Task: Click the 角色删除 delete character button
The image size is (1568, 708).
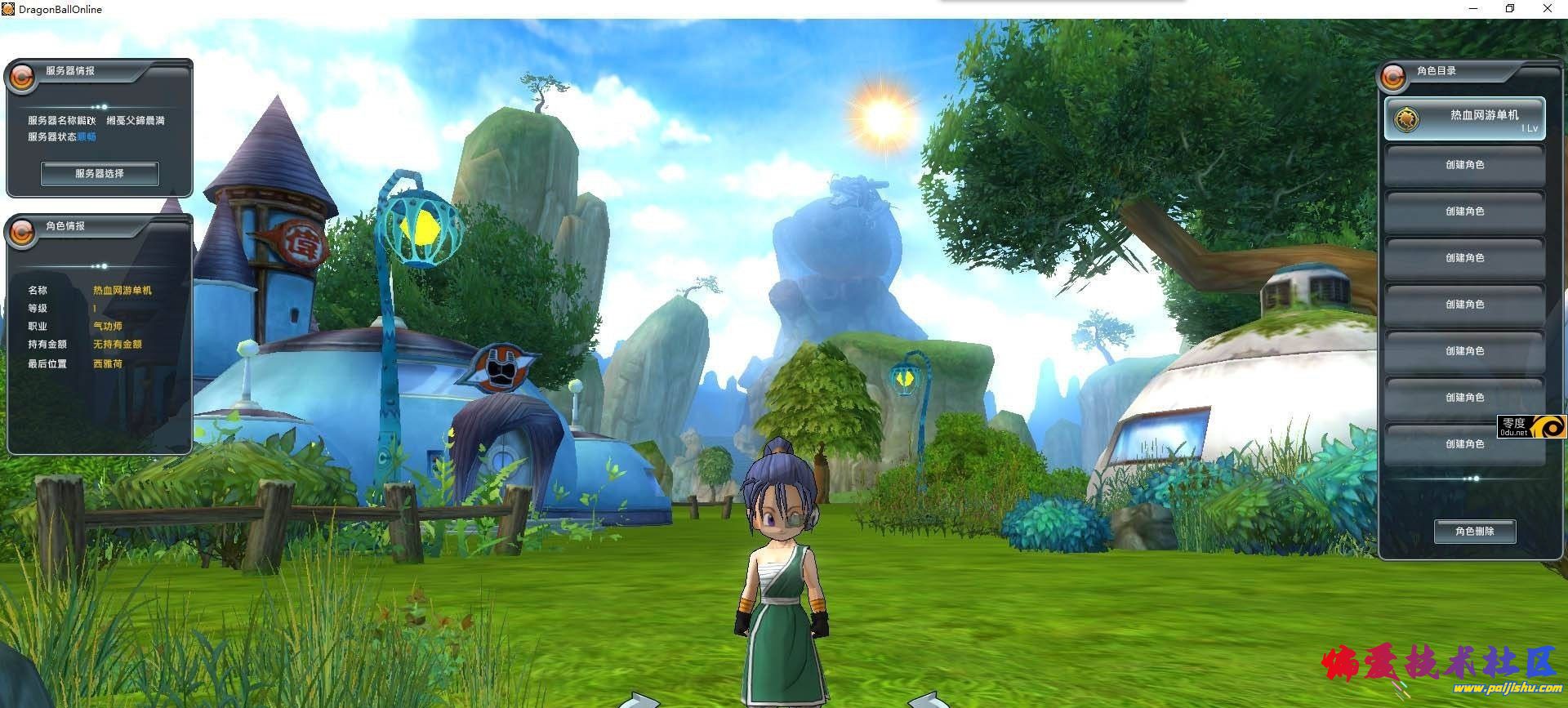Action: (x=1474, y=532)
